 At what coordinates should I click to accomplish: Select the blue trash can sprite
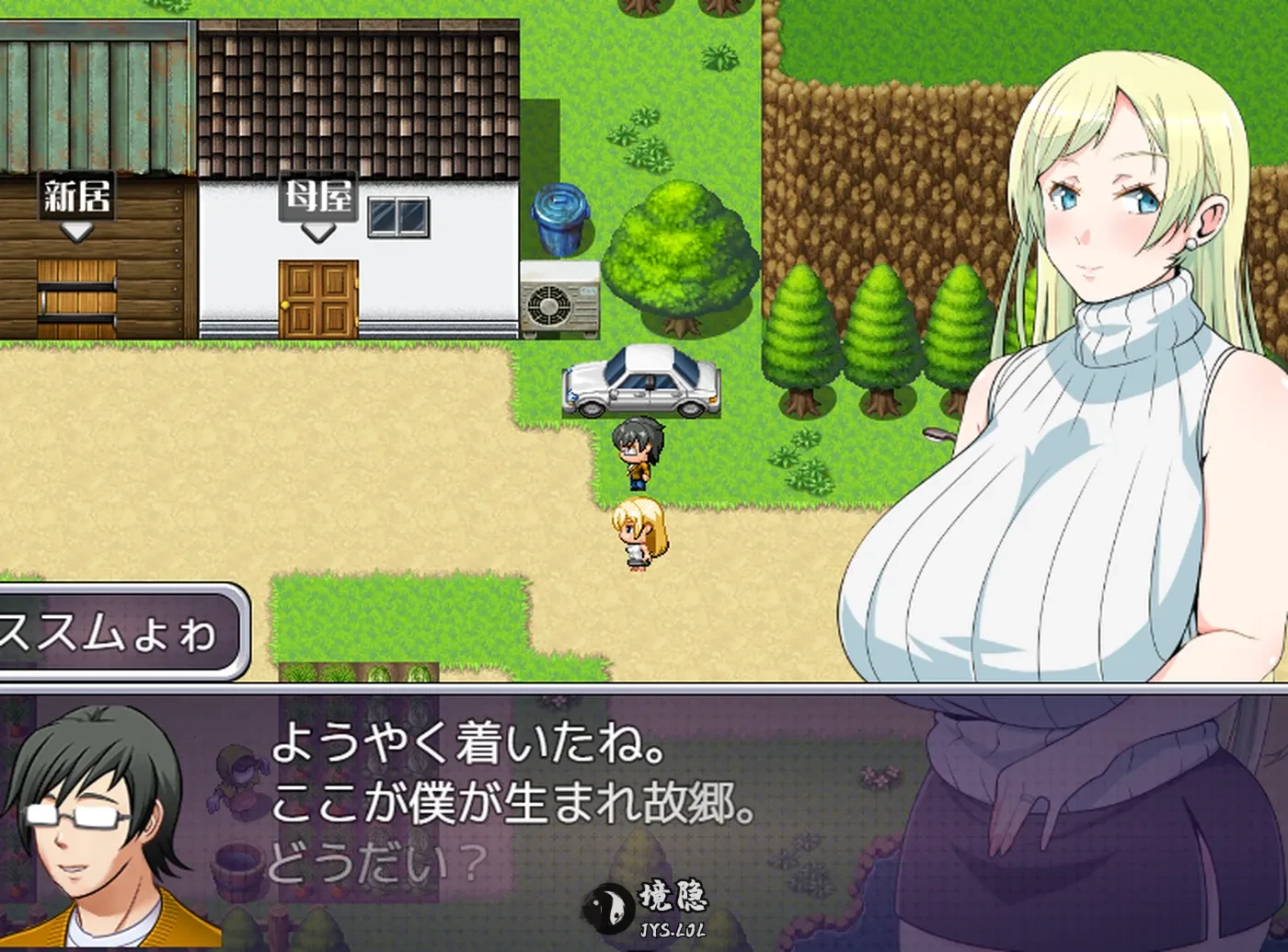pos(560,219)
